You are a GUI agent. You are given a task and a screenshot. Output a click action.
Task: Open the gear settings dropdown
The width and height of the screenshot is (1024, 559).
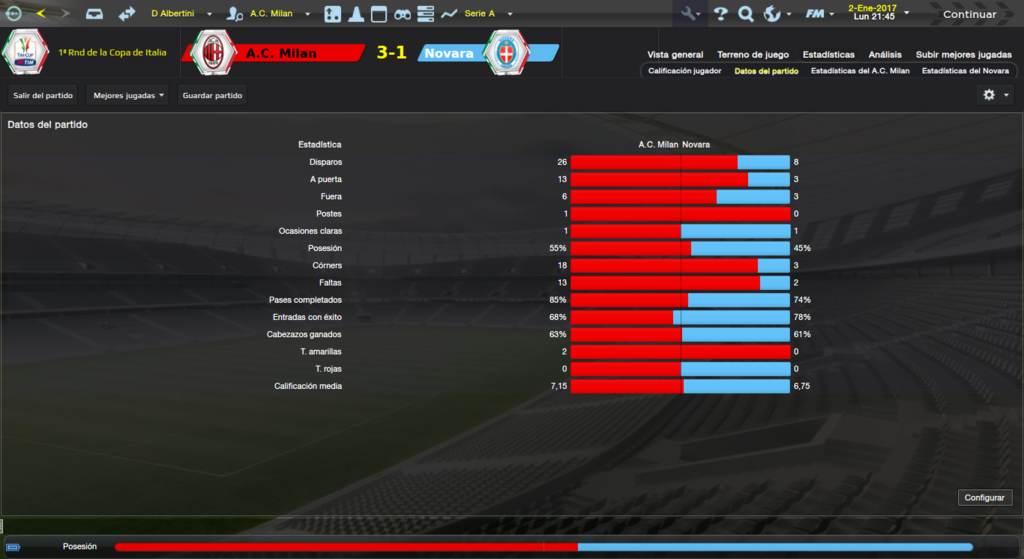point(995,94)
